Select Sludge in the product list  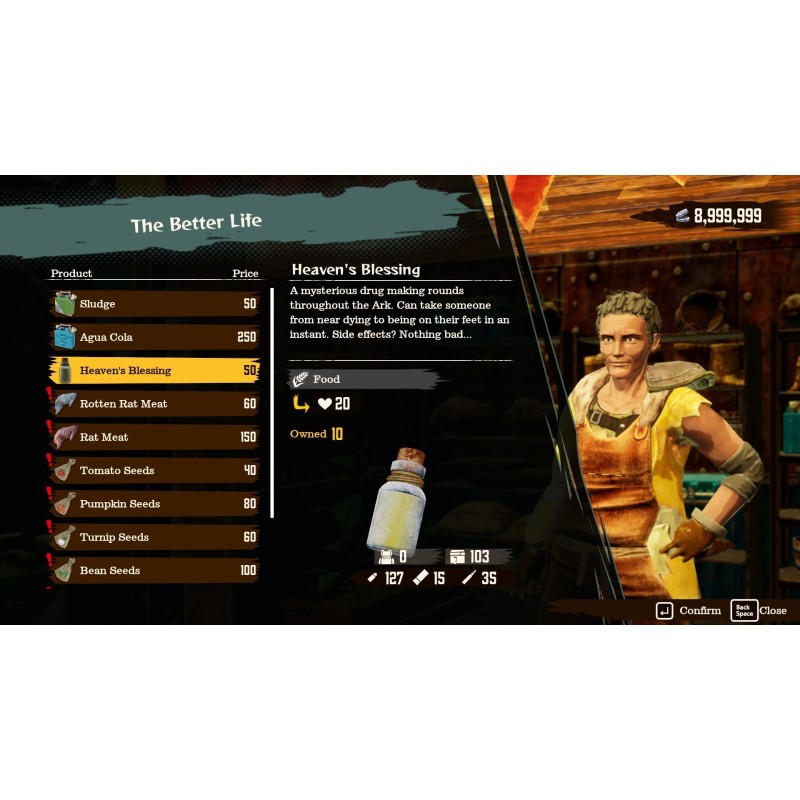155,304
